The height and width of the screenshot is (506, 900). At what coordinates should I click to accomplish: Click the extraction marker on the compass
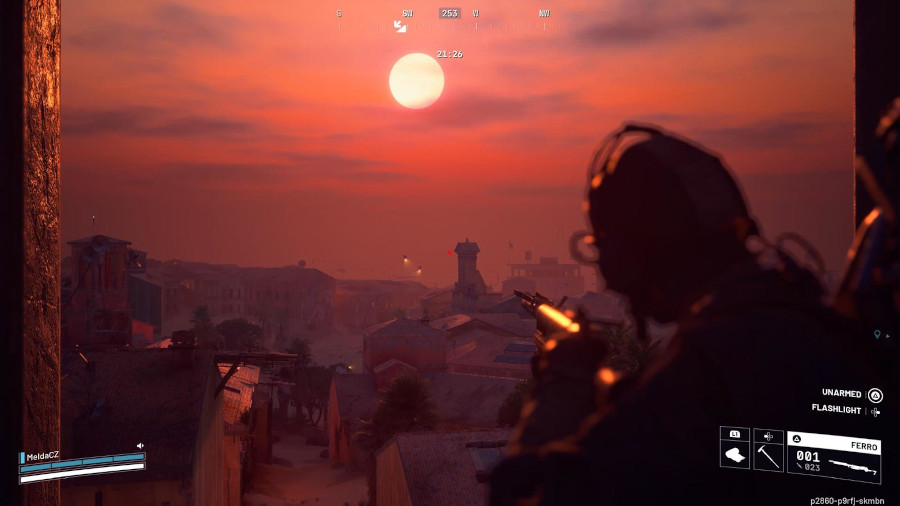[400, 26]
